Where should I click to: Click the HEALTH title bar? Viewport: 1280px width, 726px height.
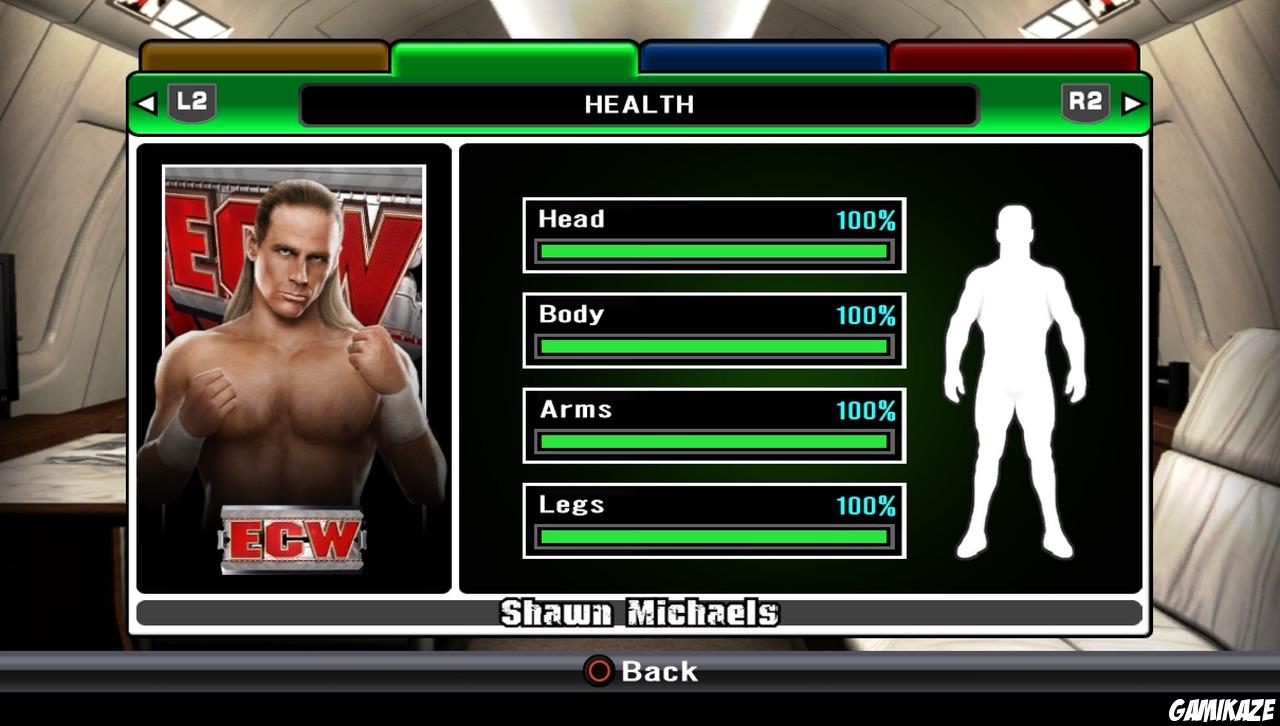click(640, 104)
